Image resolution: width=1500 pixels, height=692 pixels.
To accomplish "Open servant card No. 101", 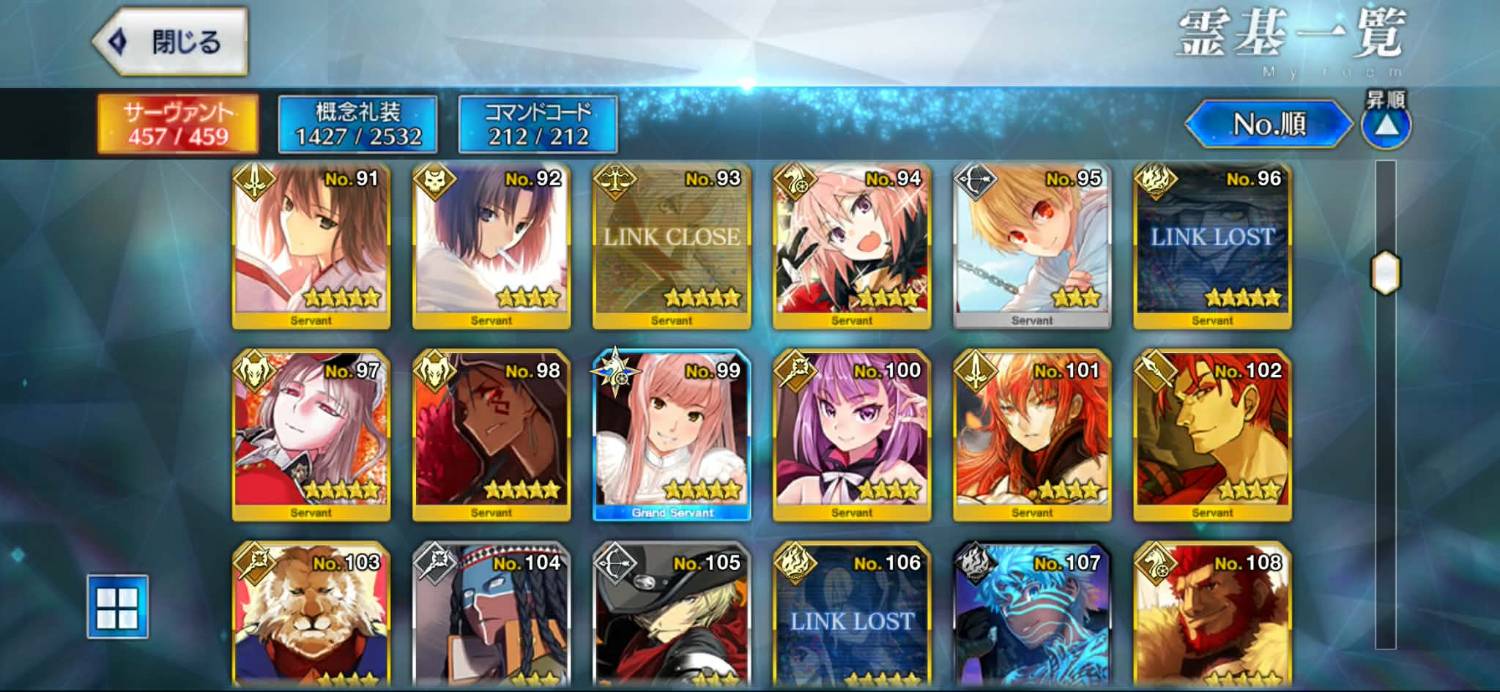I will [x=1031, y=435].
